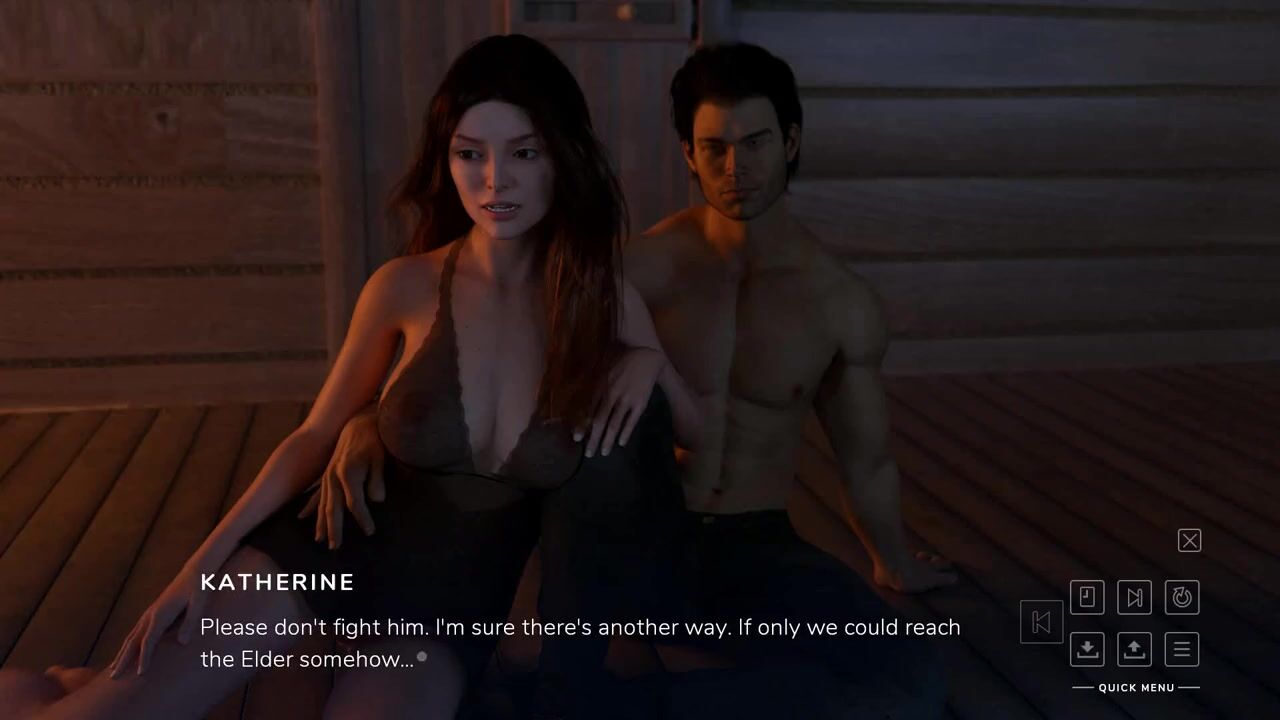
Task: Roll back to the previous dialogue line
Action: 1041,623
